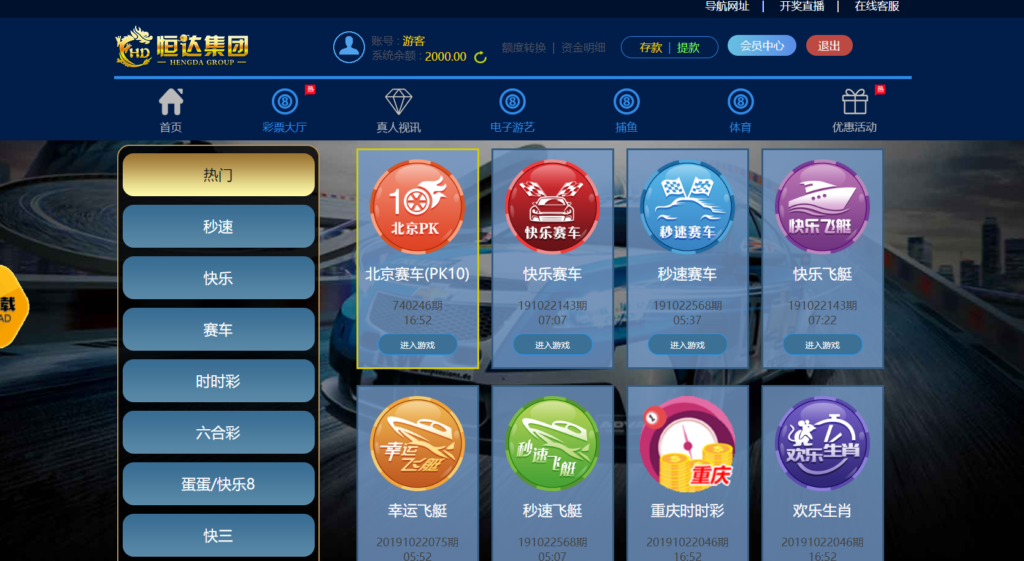
Task: Select the 六合彩 category
Action: (x=218, y=433)
